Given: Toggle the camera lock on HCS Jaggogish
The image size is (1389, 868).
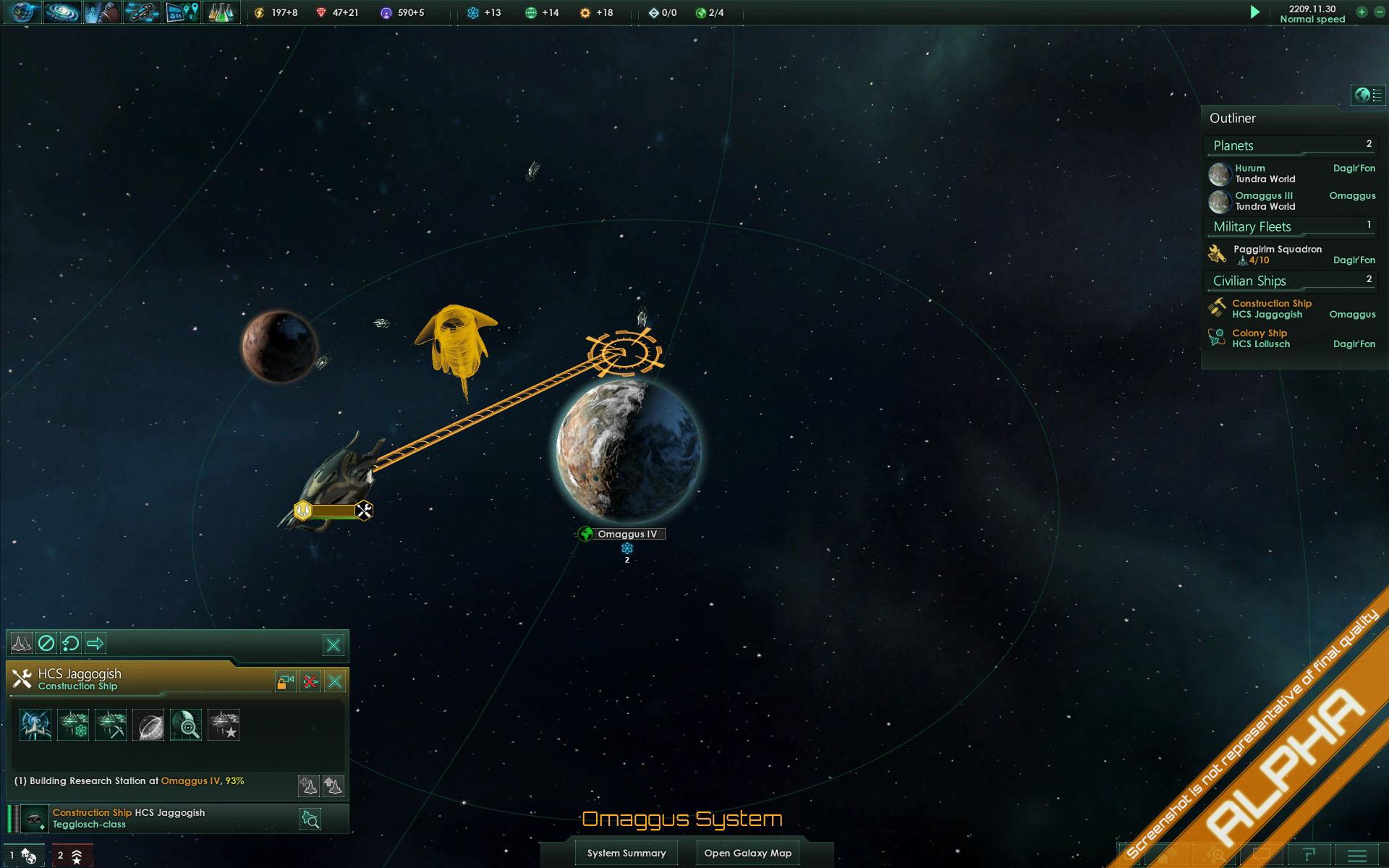Looking at the screenshot, I should pos(285,681).
